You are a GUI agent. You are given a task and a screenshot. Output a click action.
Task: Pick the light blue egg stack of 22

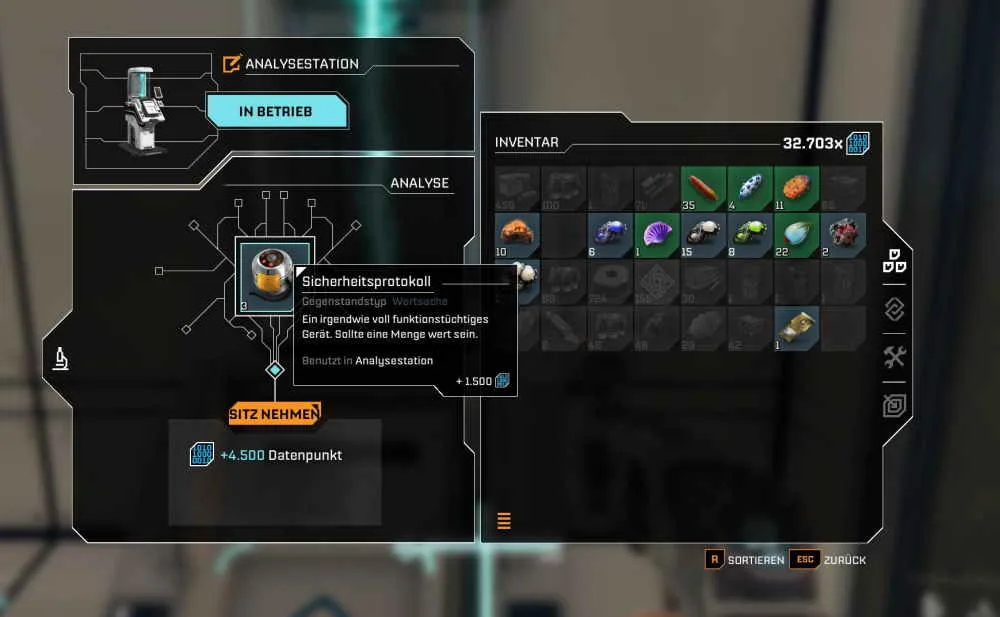(x=797, y=233)
